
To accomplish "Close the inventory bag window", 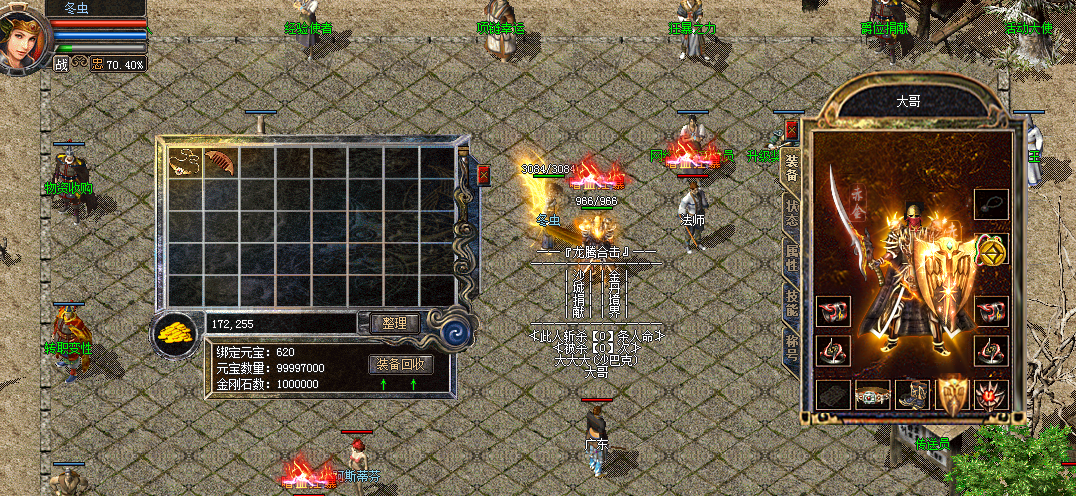I will tap(484, 175).
